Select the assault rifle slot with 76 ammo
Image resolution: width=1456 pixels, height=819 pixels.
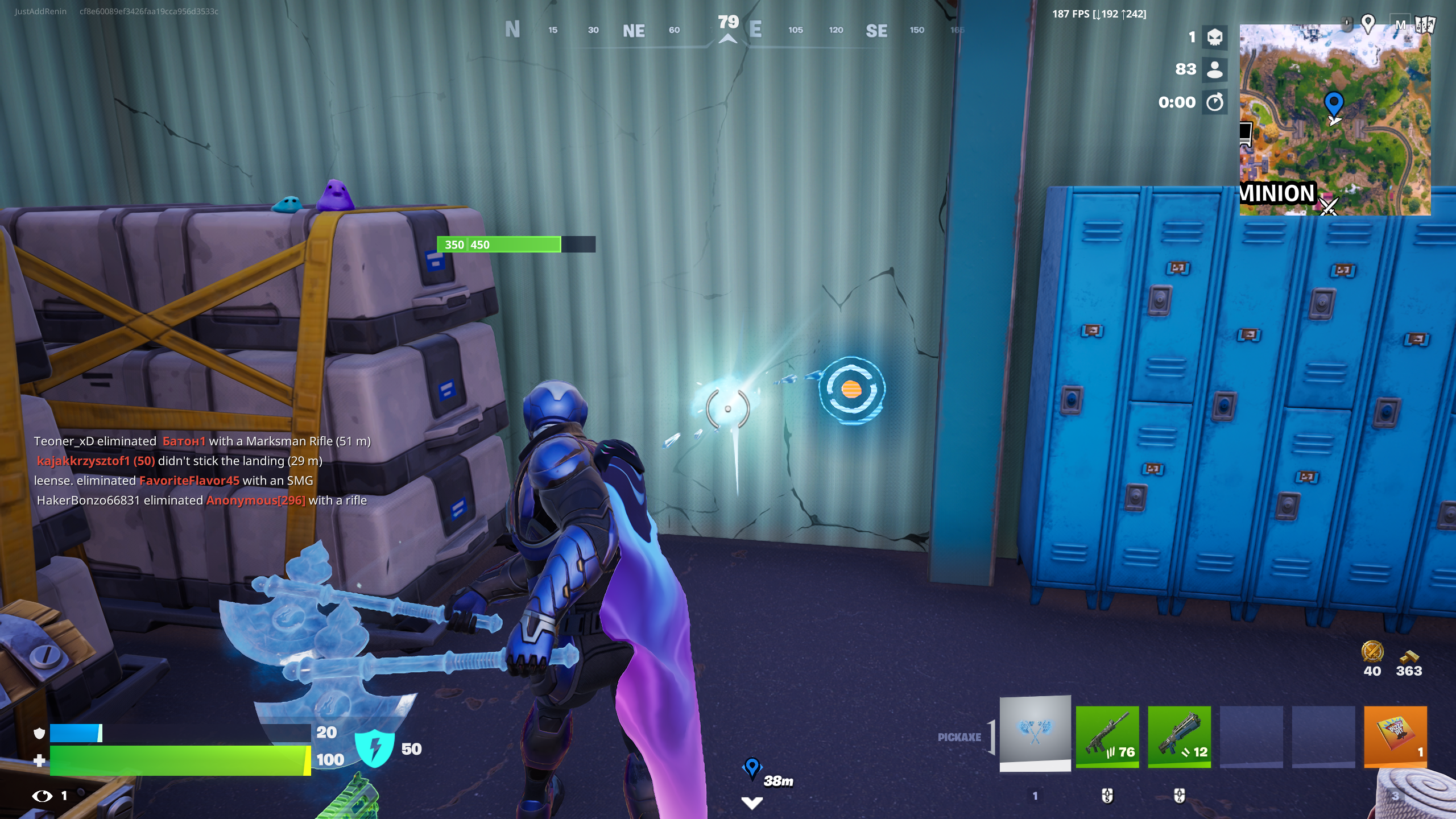1108,738
